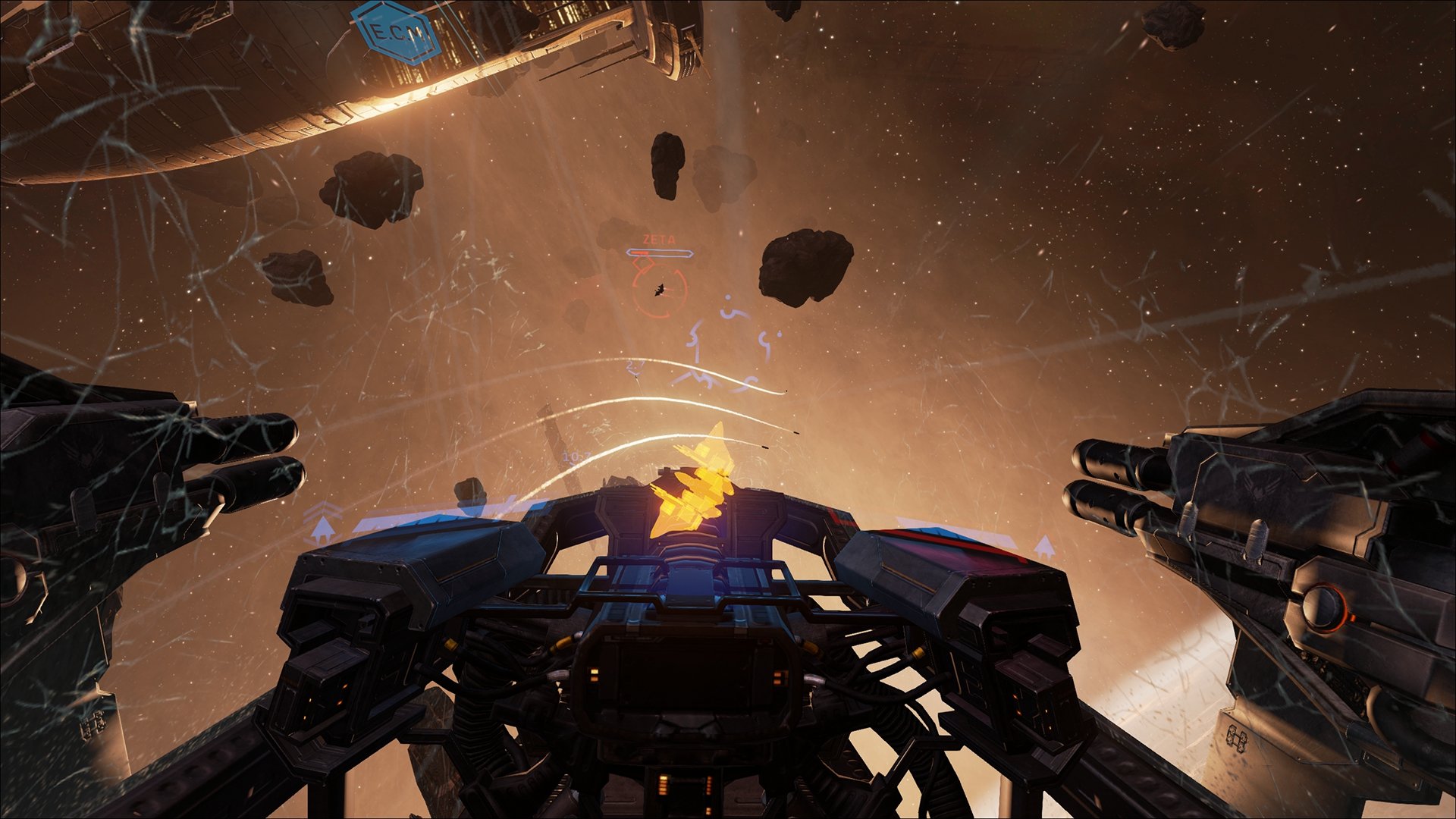Image resolution: width=1456 pixels, height=819 pixels.
Task: Click the red diamond lock indicator below ZETA label
Action: [x=643, y=264]
